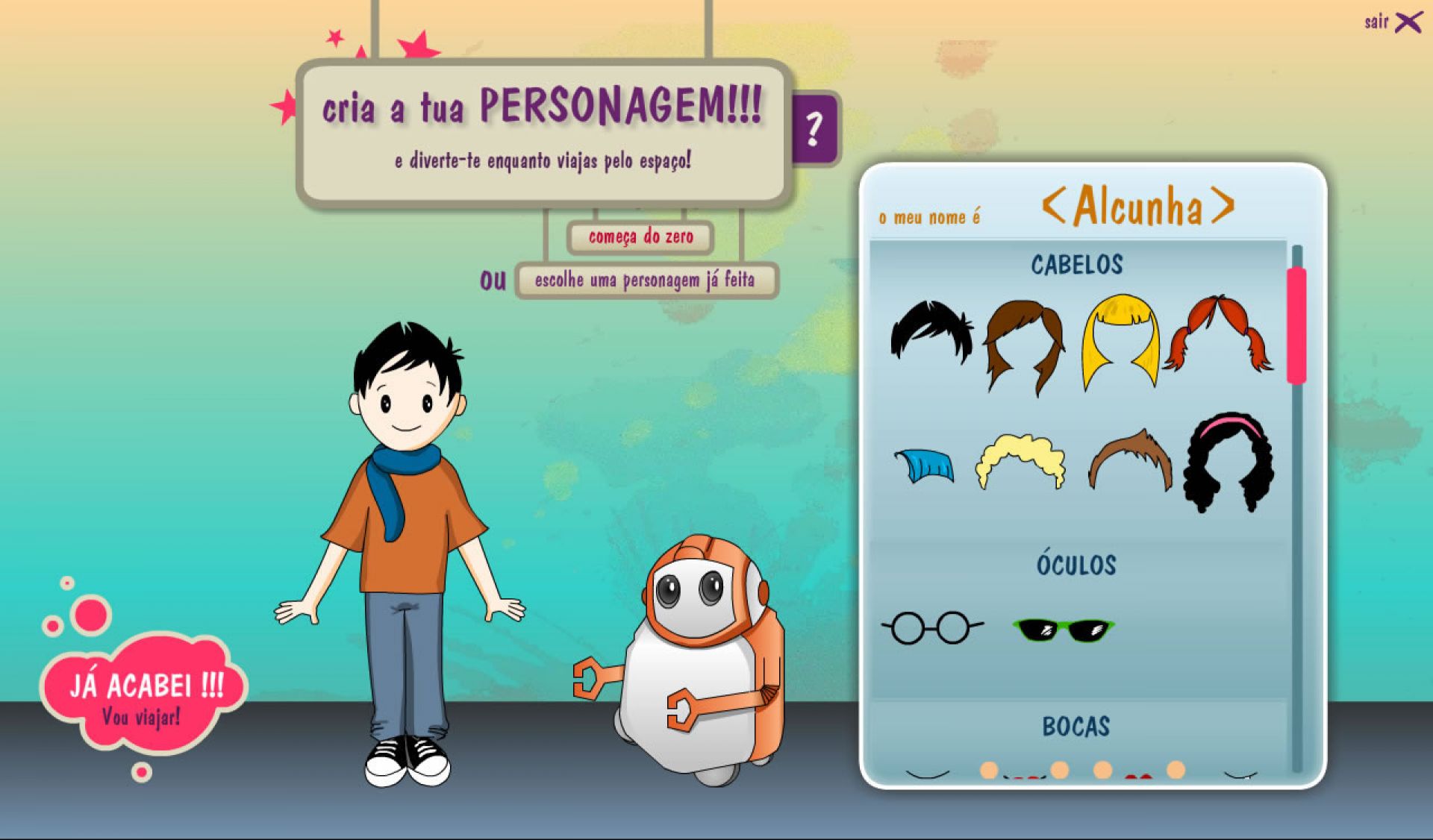Select the green-framed sunglasses
The width and height of the screenshot is (1433, 840).
click(1064, 630)
